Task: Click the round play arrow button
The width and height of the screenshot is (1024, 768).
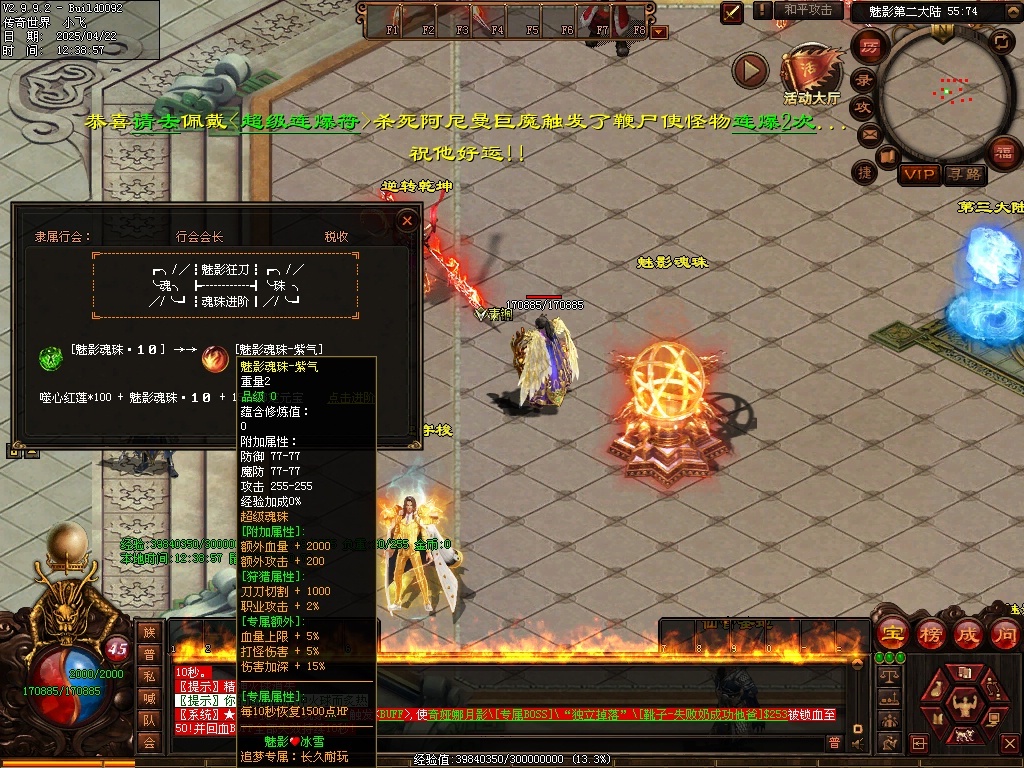Action: point(750,70)
